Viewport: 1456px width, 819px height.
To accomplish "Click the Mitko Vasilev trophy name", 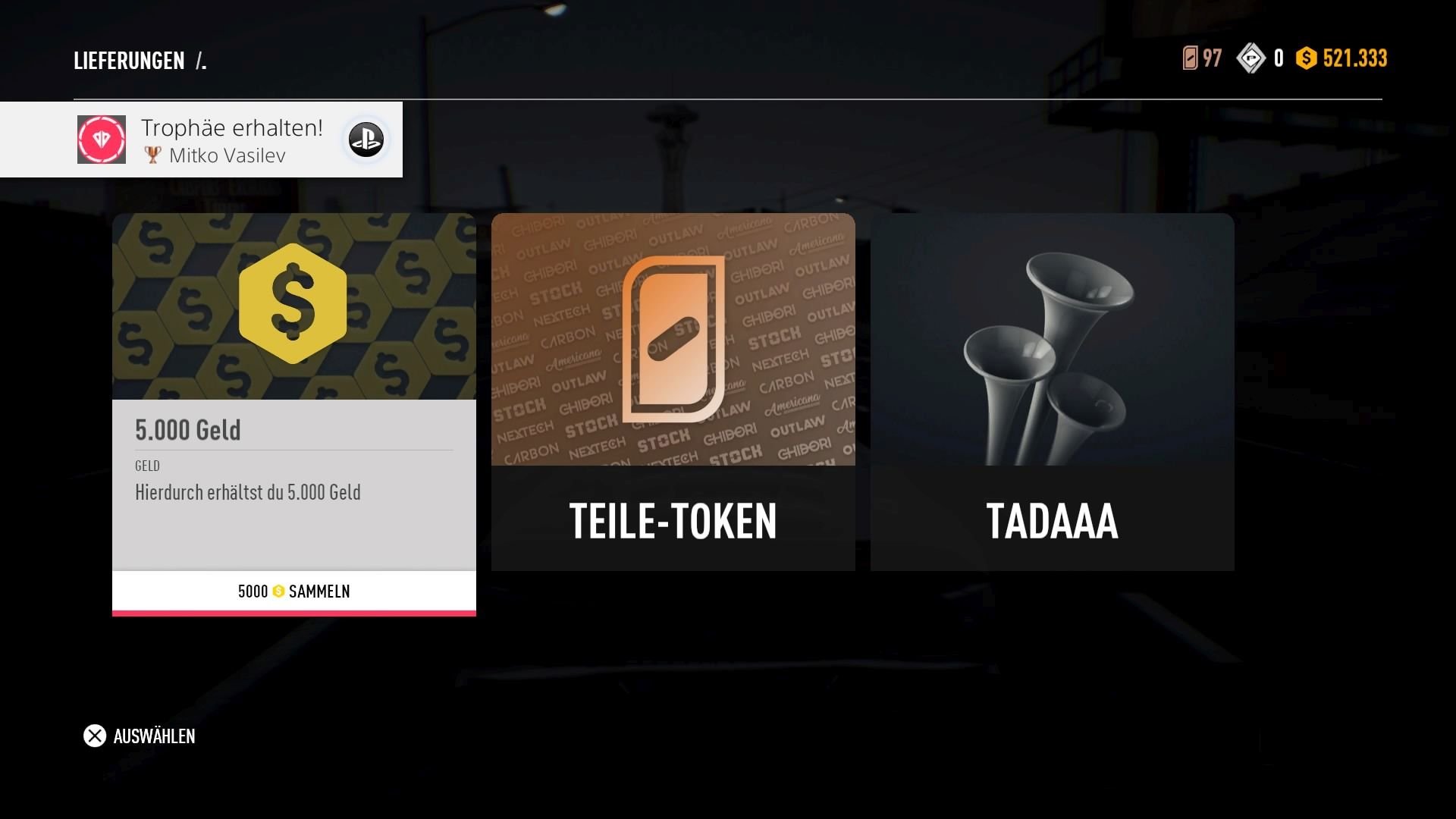I will (229, 155).
